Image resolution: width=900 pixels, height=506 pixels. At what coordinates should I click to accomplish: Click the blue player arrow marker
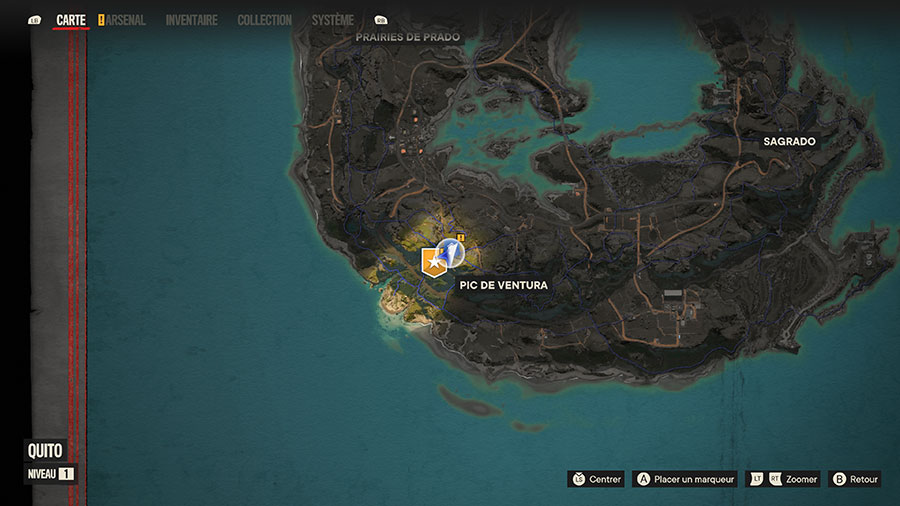451,253
